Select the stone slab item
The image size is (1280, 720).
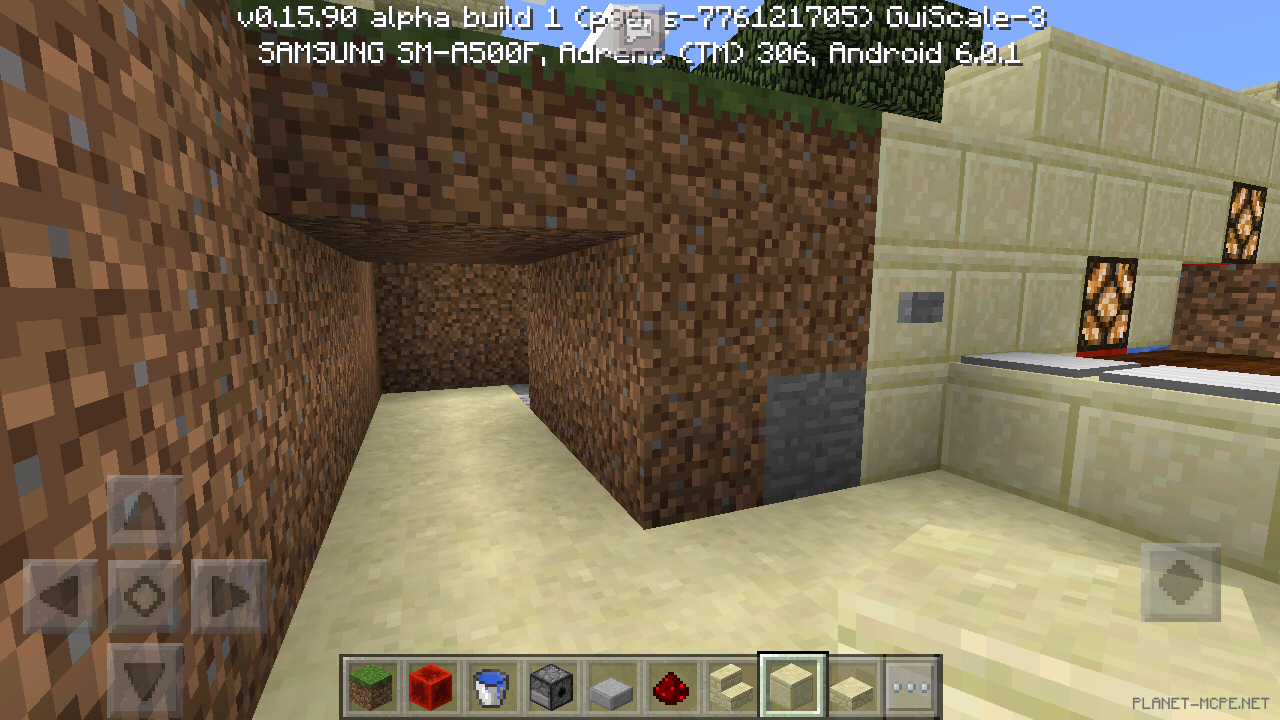611,687
